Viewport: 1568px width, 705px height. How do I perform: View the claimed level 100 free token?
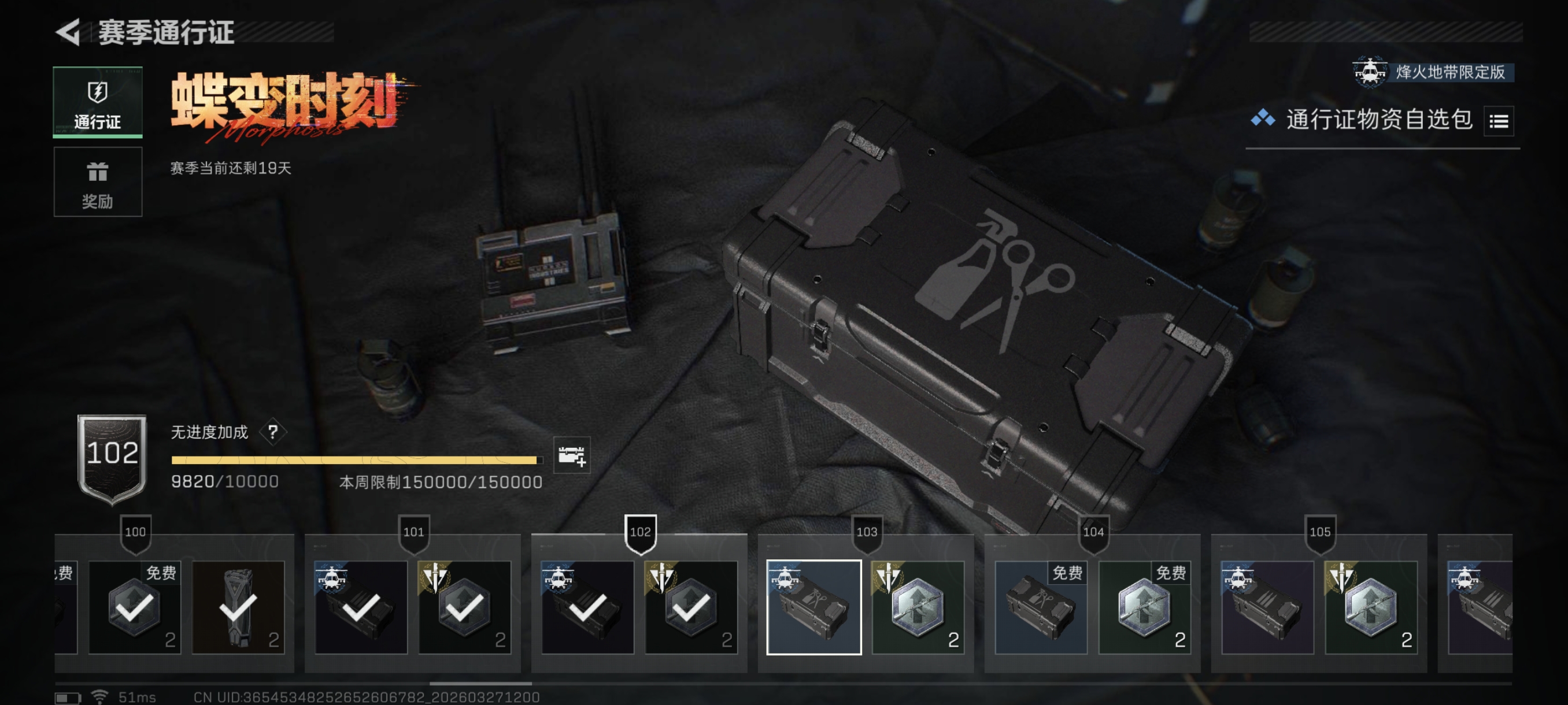135,607
